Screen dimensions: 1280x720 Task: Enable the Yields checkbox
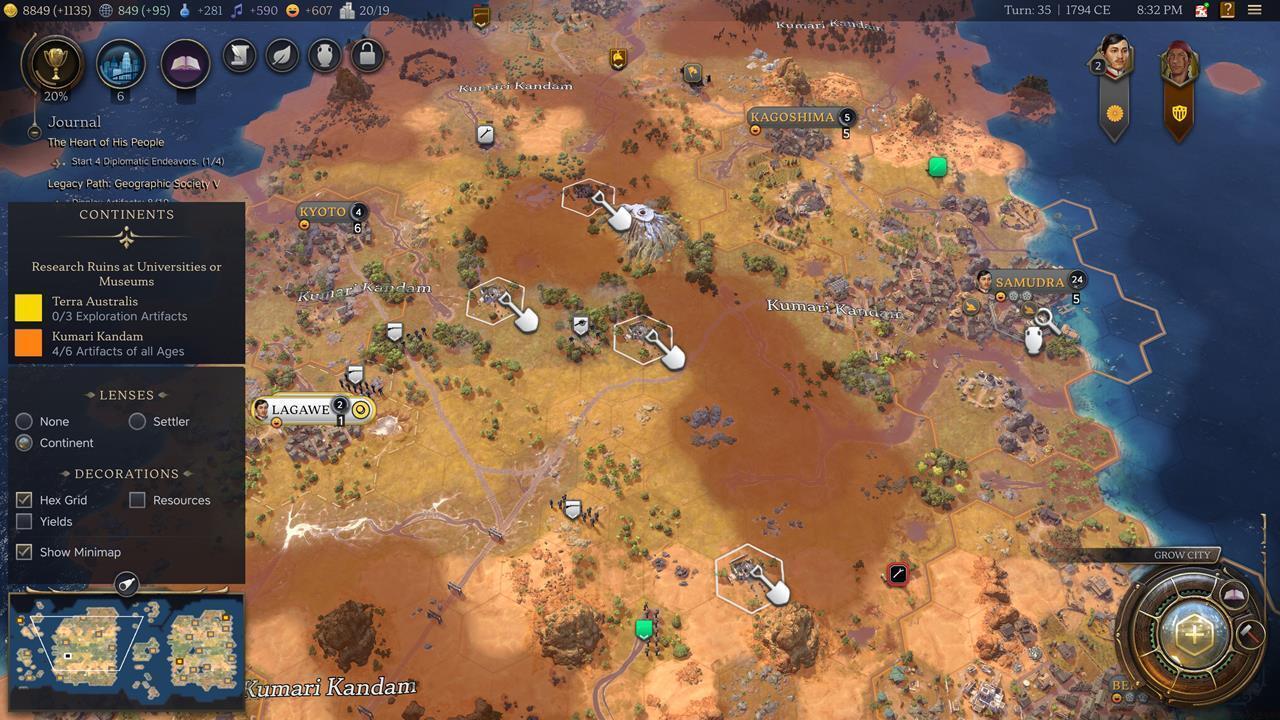pyautogui.click(x=24, y=521)
